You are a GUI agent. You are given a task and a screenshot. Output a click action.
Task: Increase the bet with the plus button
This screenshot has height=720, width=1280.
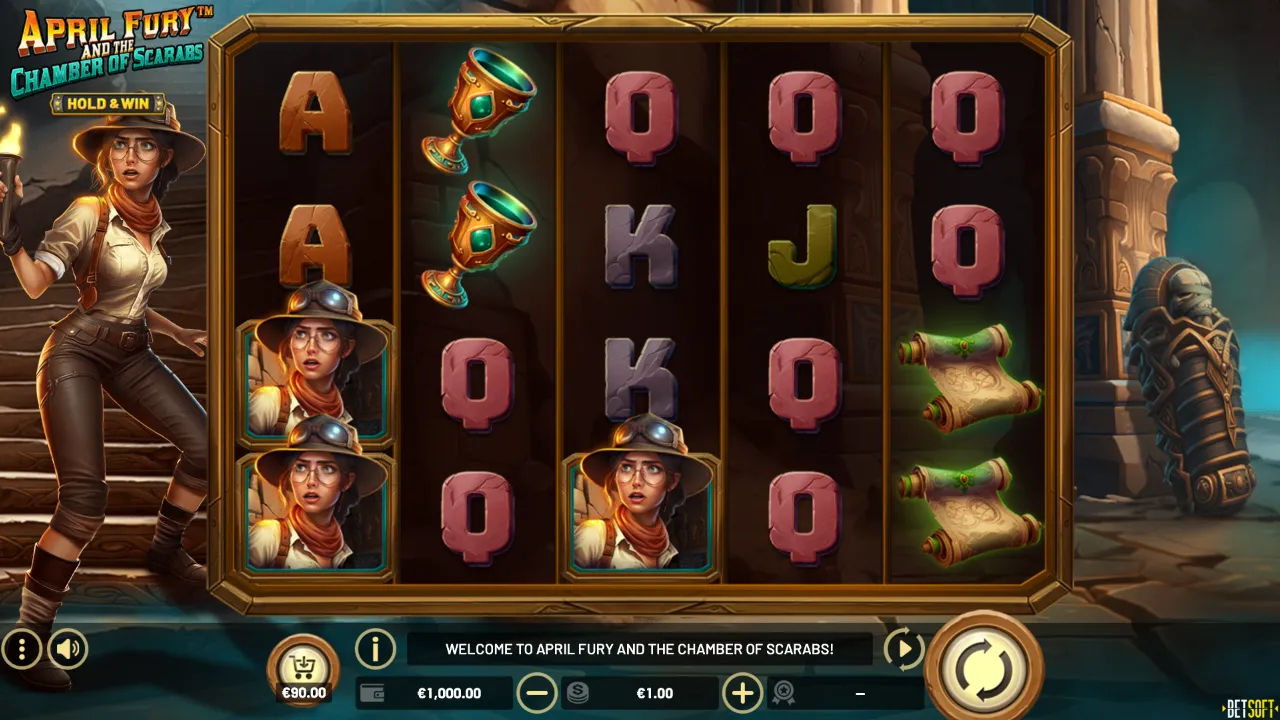tap(742, 692)
